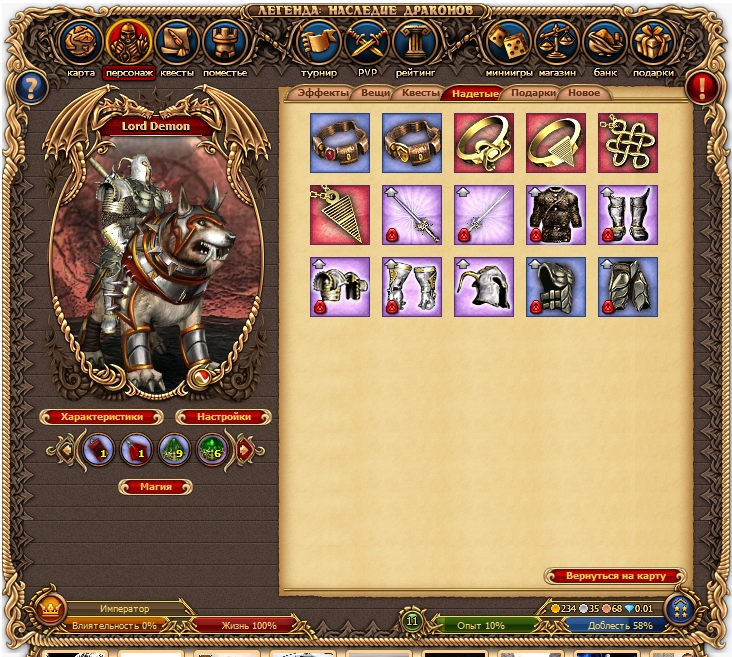The height and width of the screenshot is (657, 732).
Task: Select the Новое tab
Action: tap(584, 93)
